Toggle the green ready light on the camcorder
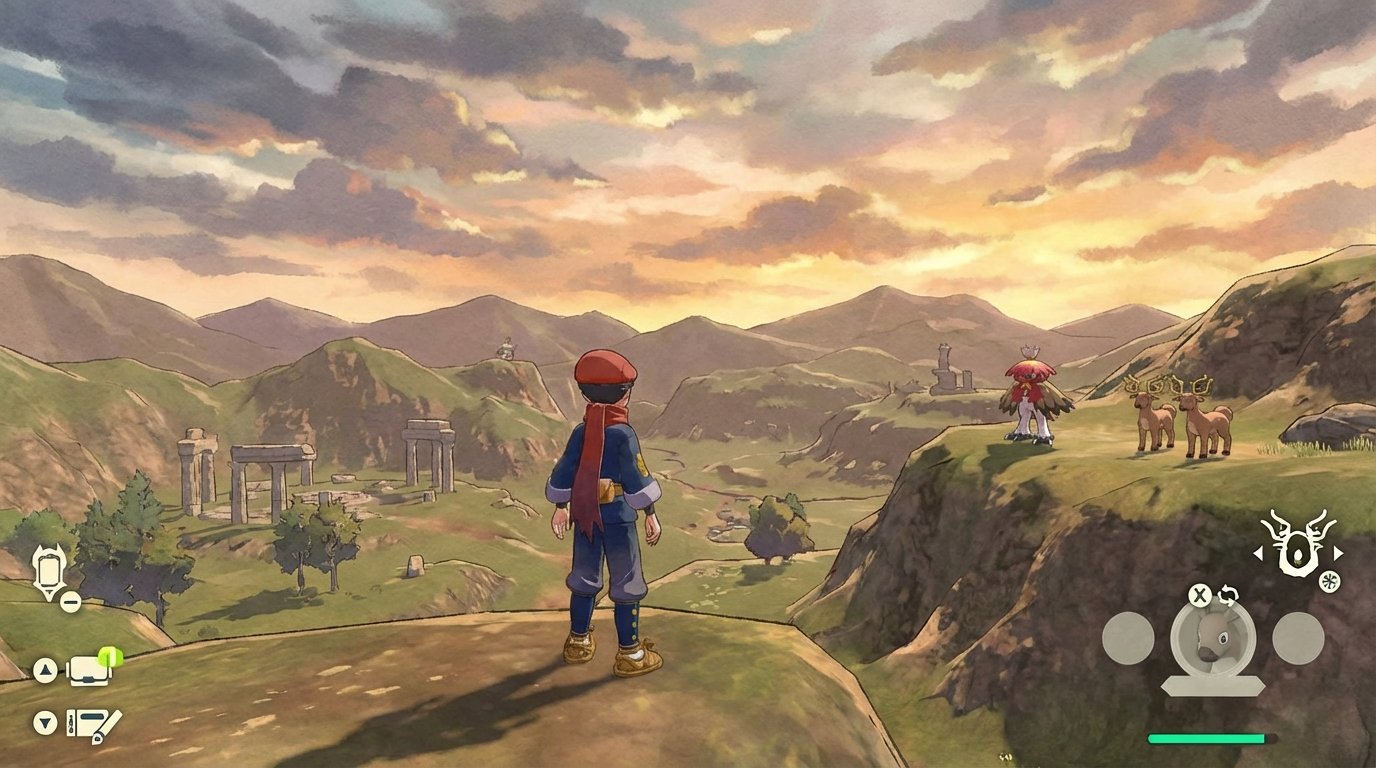 pos(111,656)
